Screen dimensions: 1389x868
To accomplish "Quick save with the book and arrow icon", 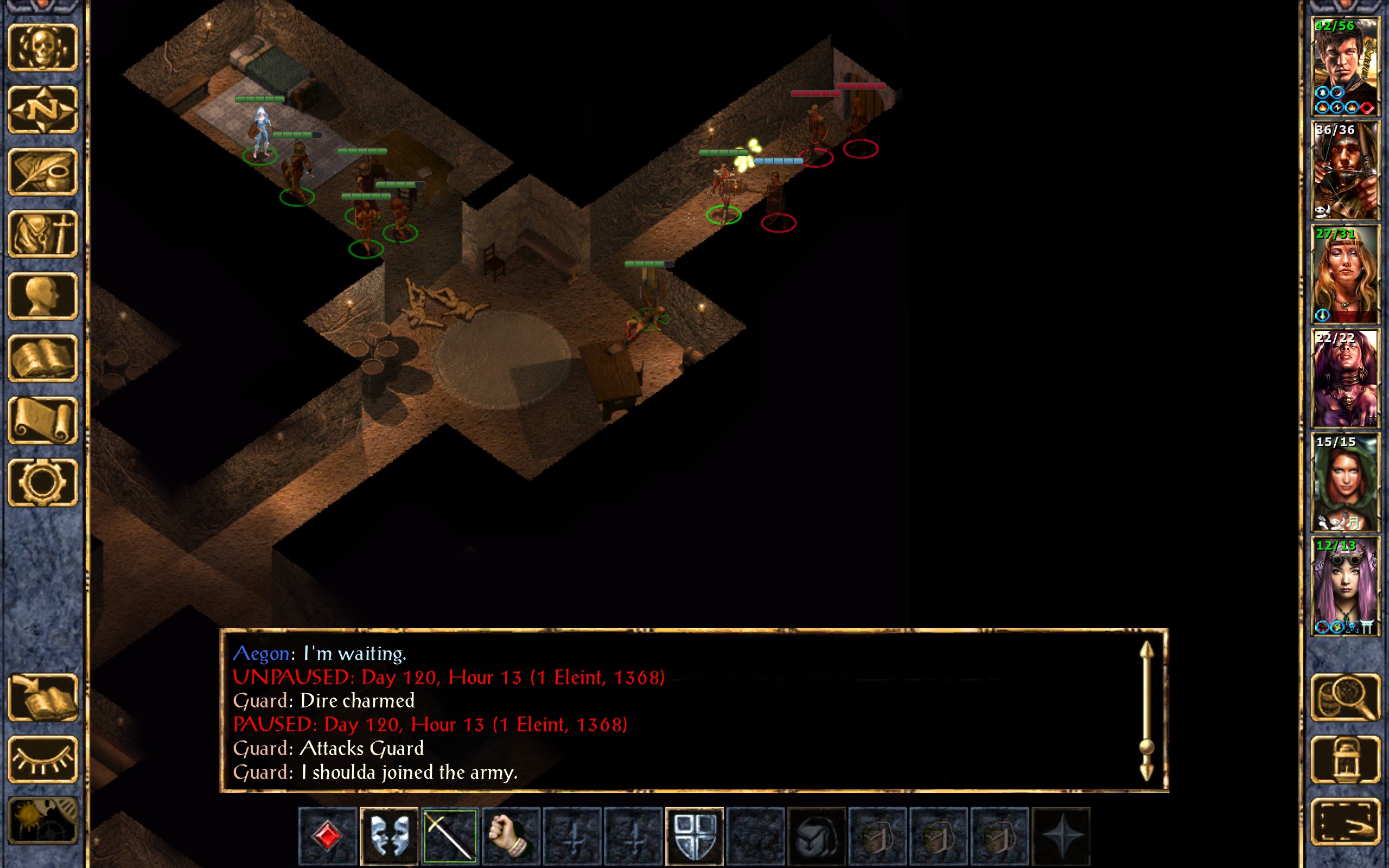I will pyautogui.click(x=43, y=697).
